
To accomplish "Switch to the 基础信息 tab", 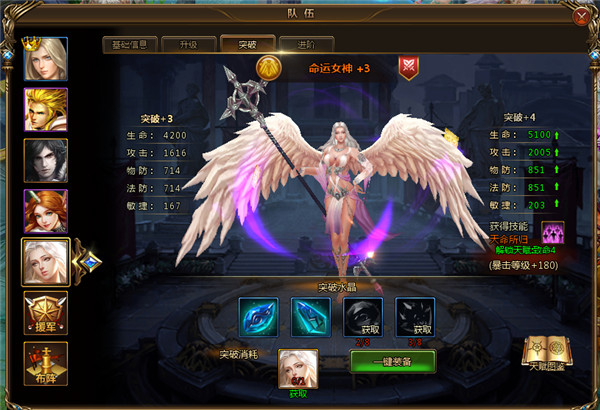I will coord(132,45).
